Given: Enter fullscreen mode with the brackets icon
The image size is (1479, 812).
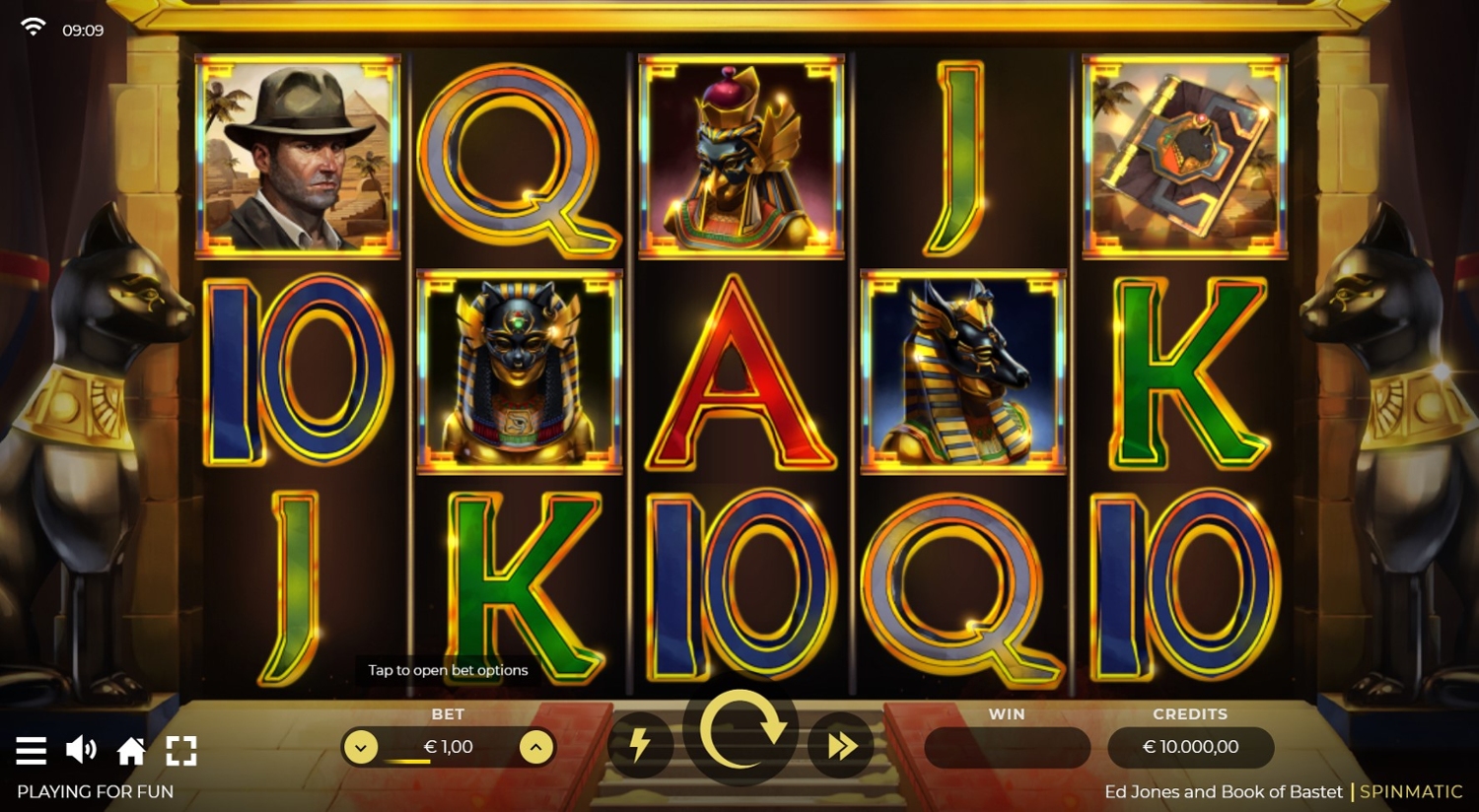Looking at the screenshot, I should [x=181, y=751].
